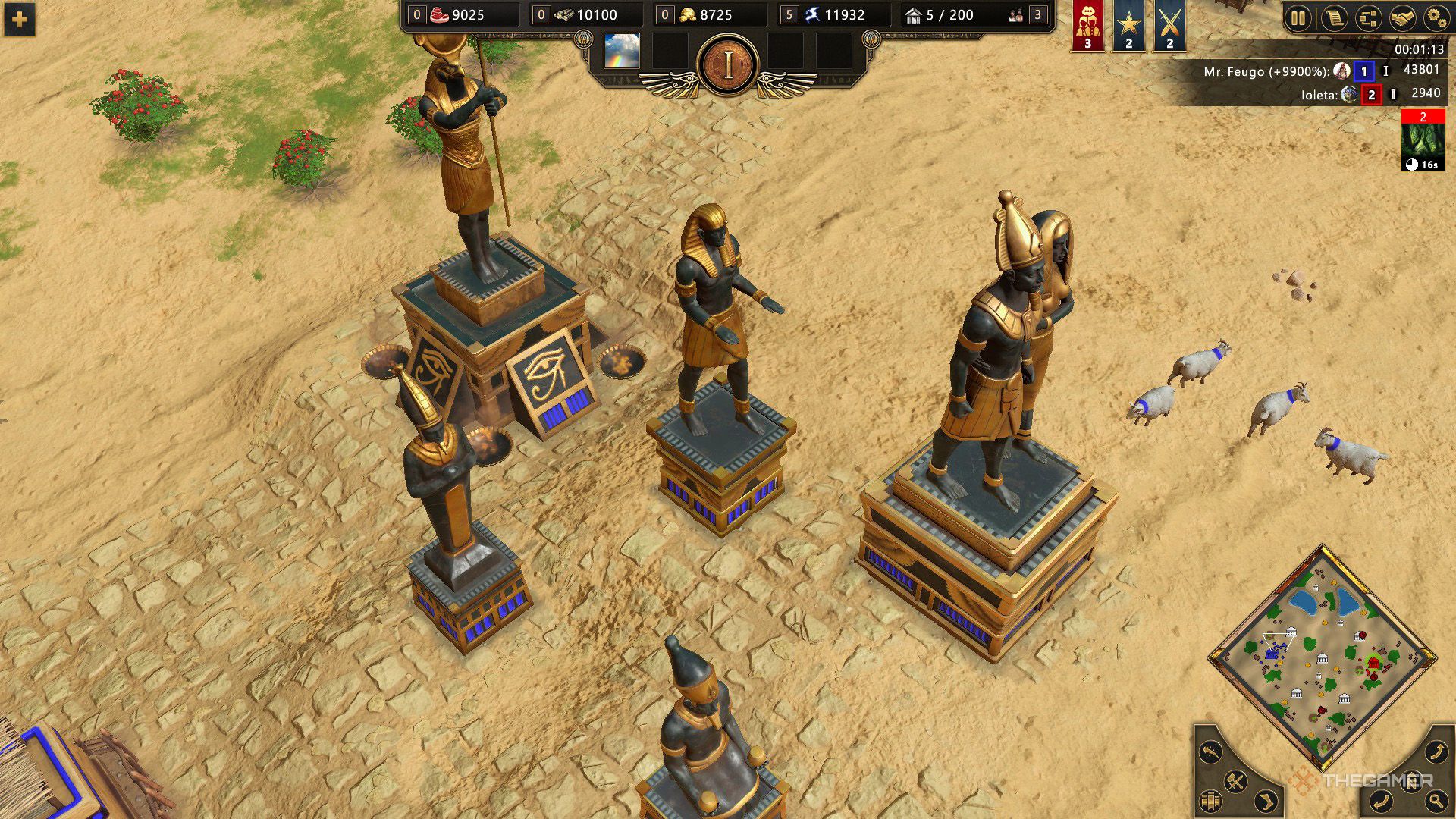Click the magnifying glass minimap button
This screenshot has height=819, width=1456.
click(x=1436, y=800)
